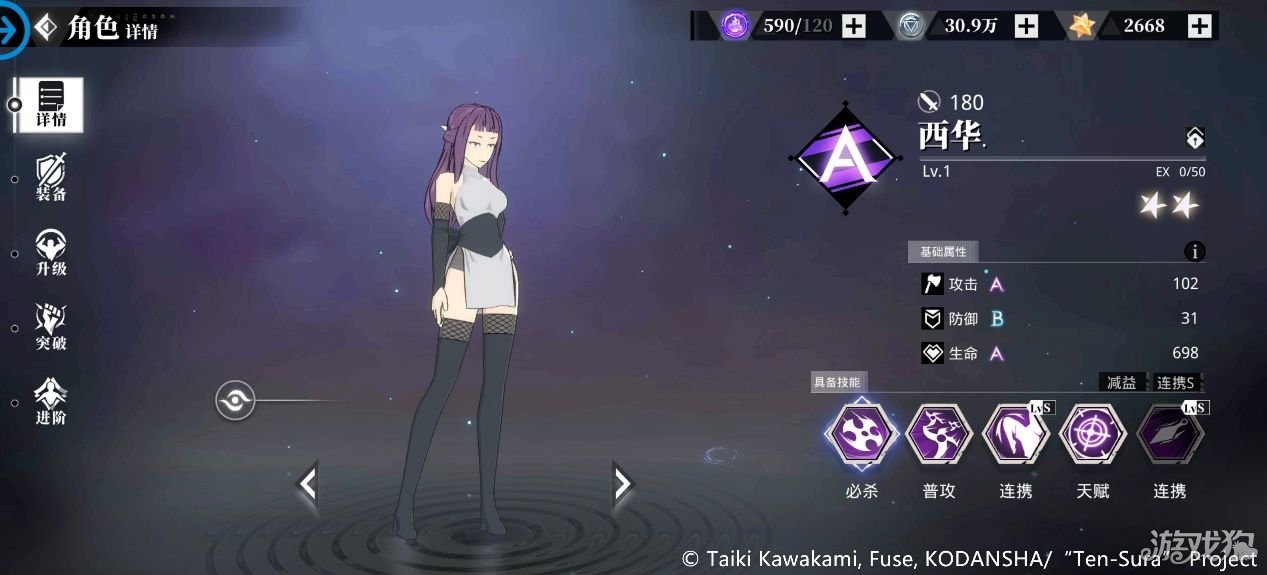Viewport: 1267px width, 575px height.
Task: Toggle the eye view icon beside the character
Action: pyautogui.click(x=235, y=401)
